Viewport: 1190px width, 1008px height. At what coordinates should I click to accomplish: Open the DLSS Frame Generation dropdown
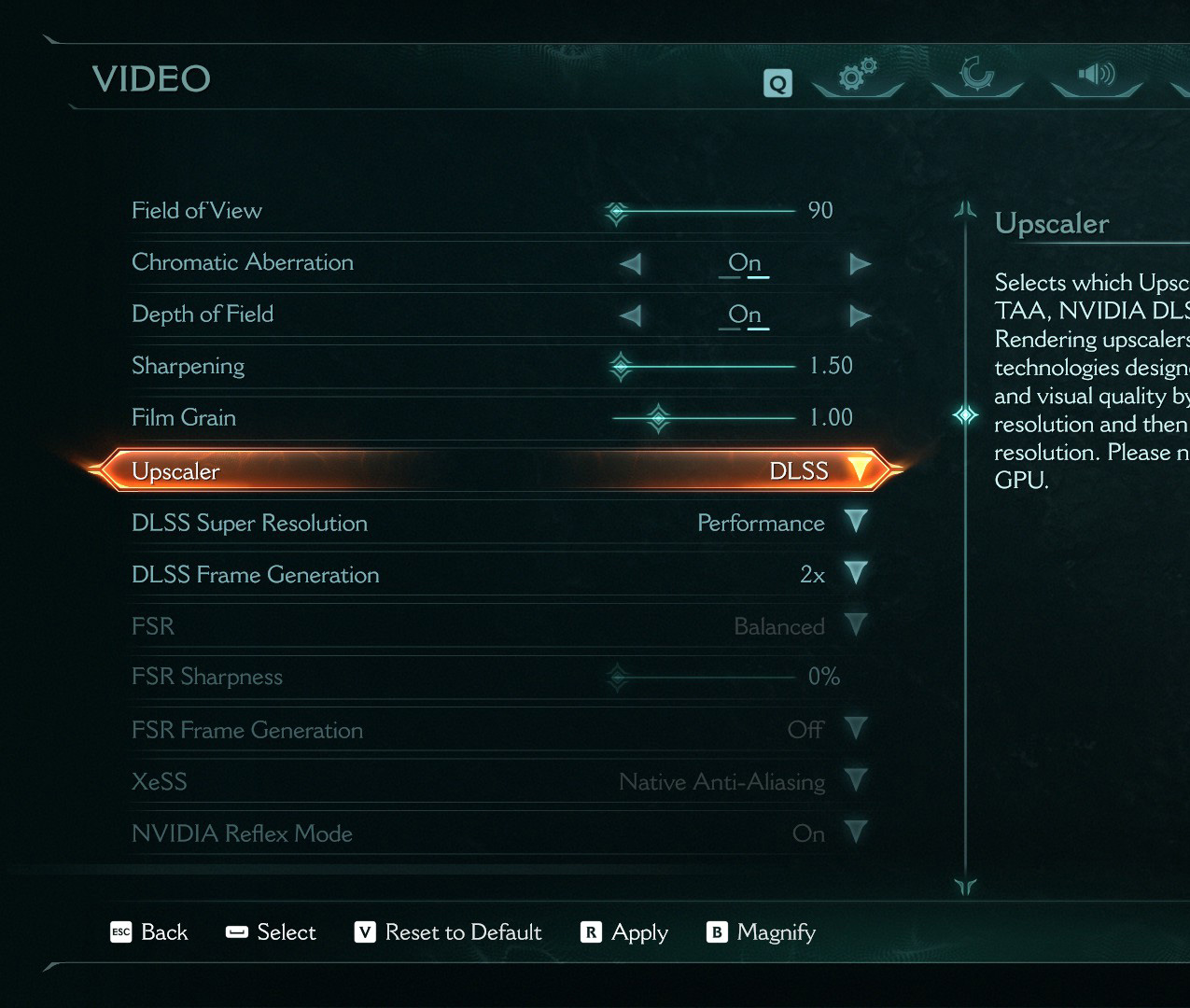(856, 573)
